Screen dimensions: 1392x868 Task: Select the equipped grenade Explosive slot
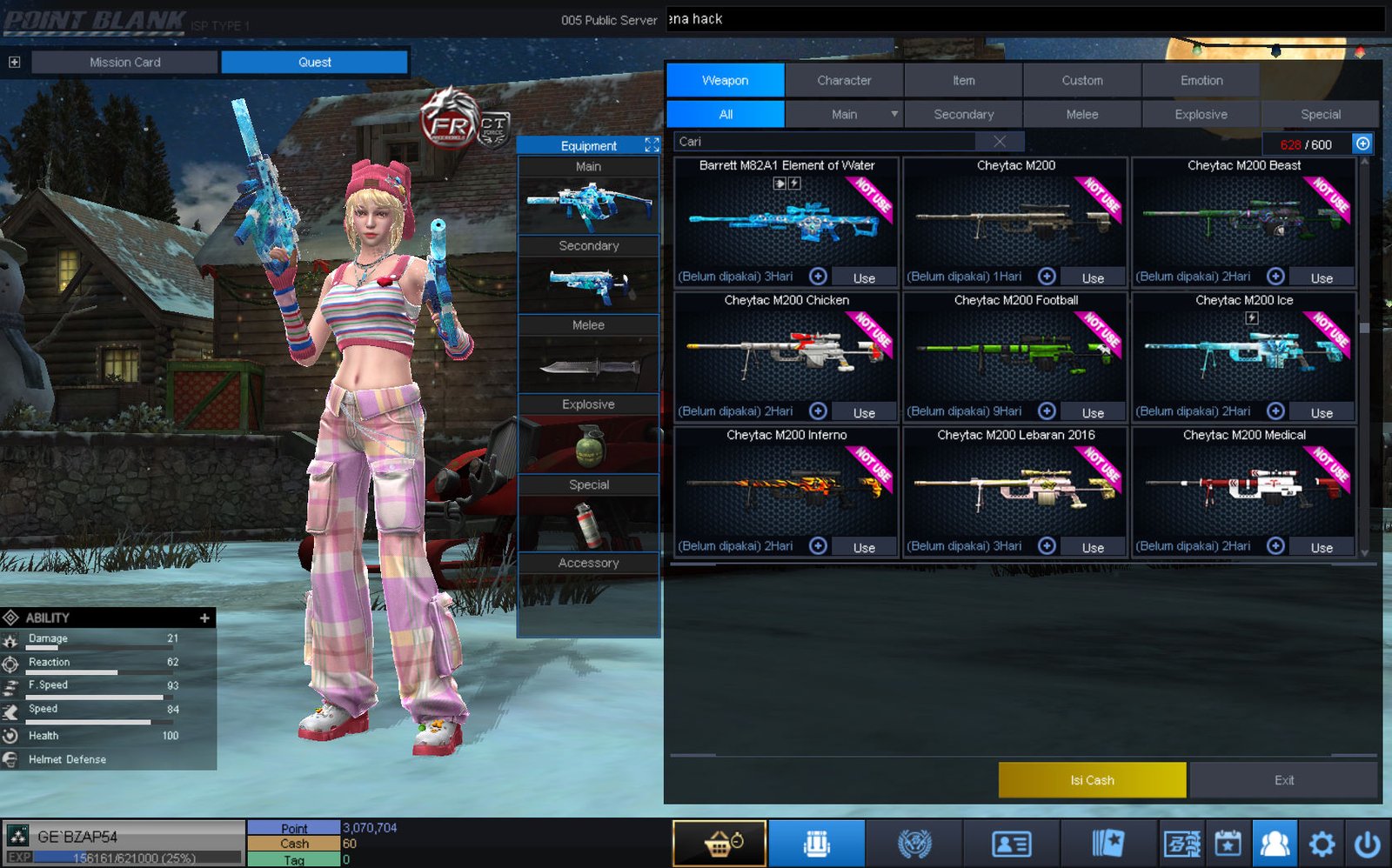(589, 445)
